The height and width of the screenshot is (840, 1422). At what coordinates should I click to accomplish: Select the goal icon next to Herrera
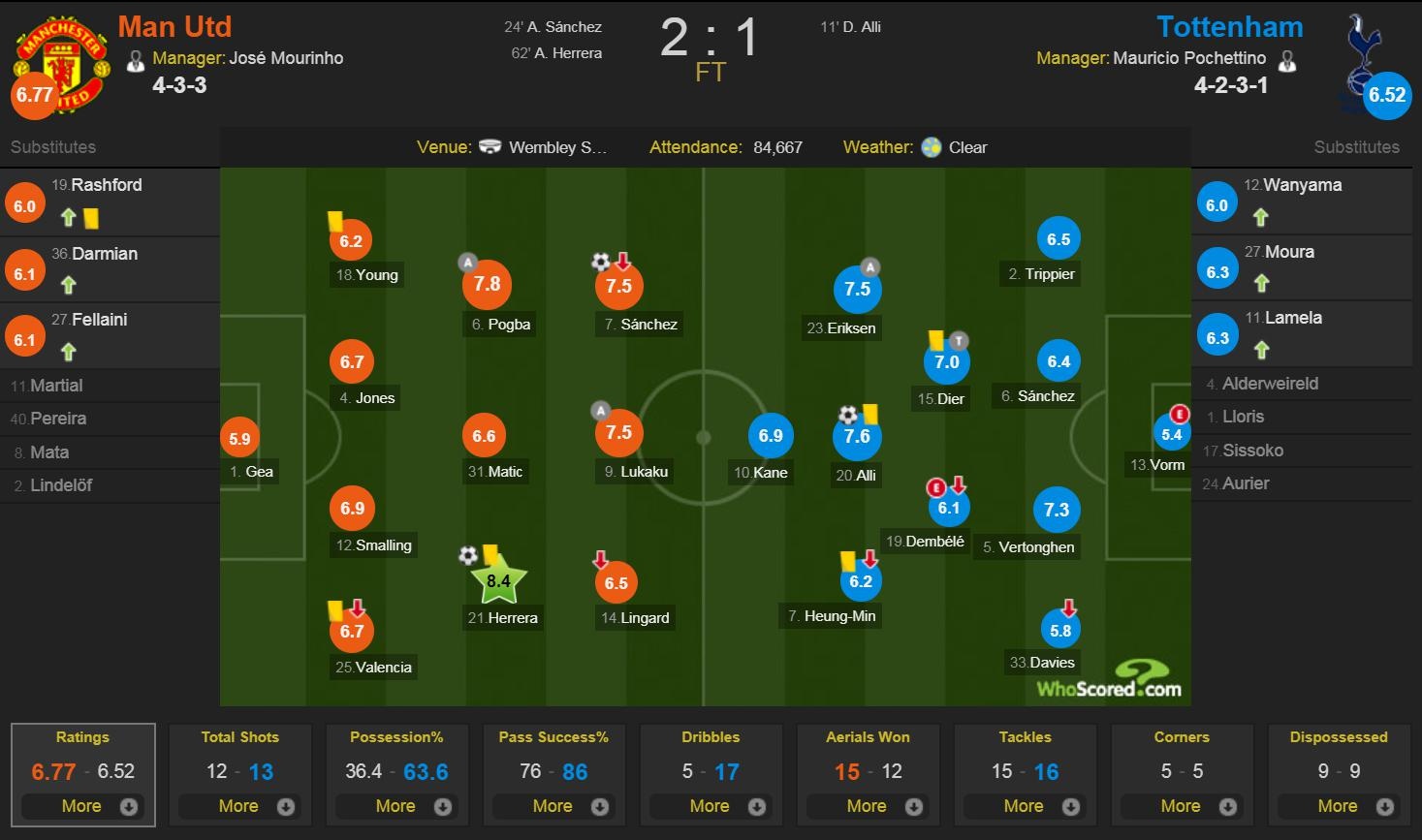[470, 555]
